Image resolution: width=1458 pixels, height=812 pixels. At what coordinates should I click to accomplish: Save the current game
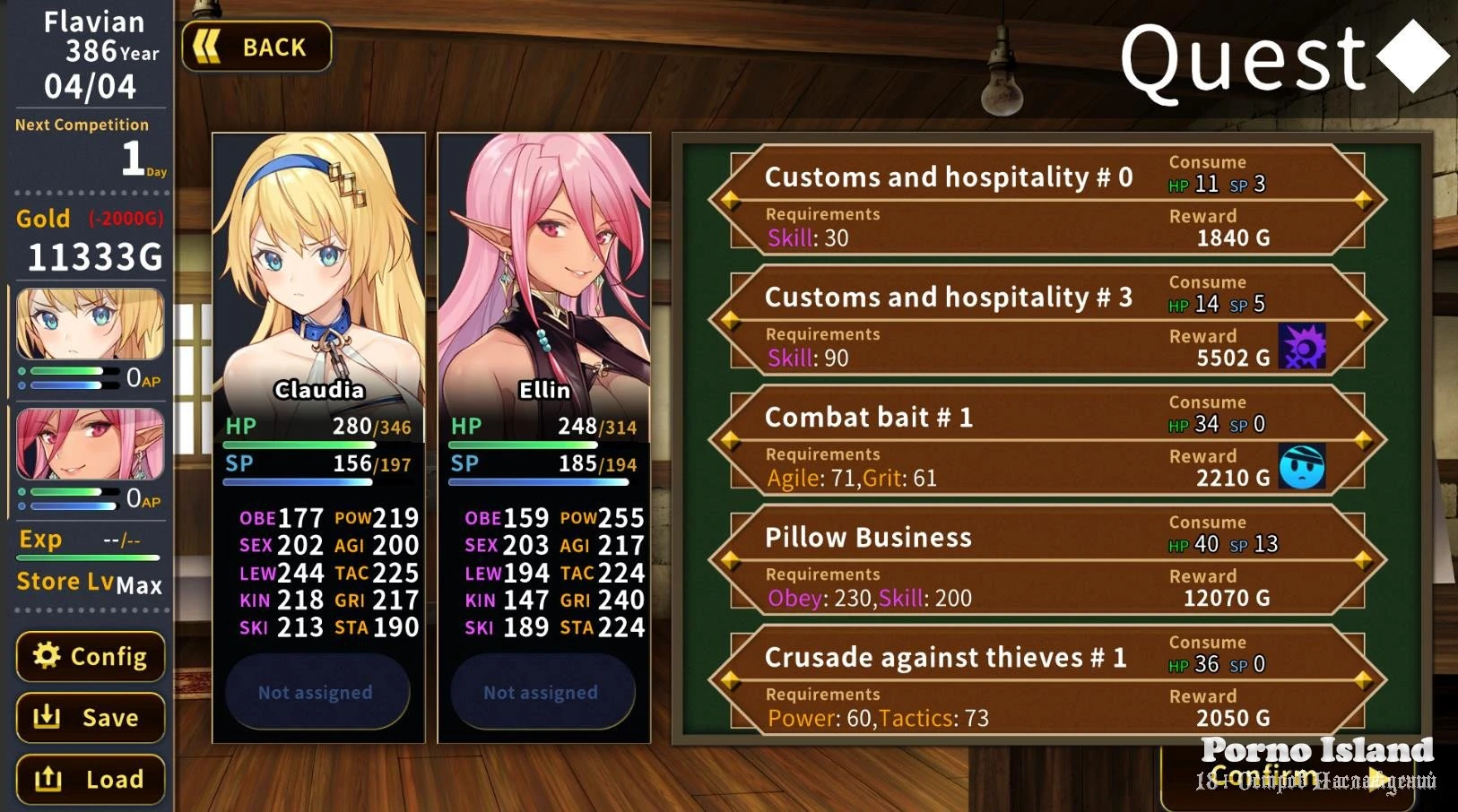point(91,717)
